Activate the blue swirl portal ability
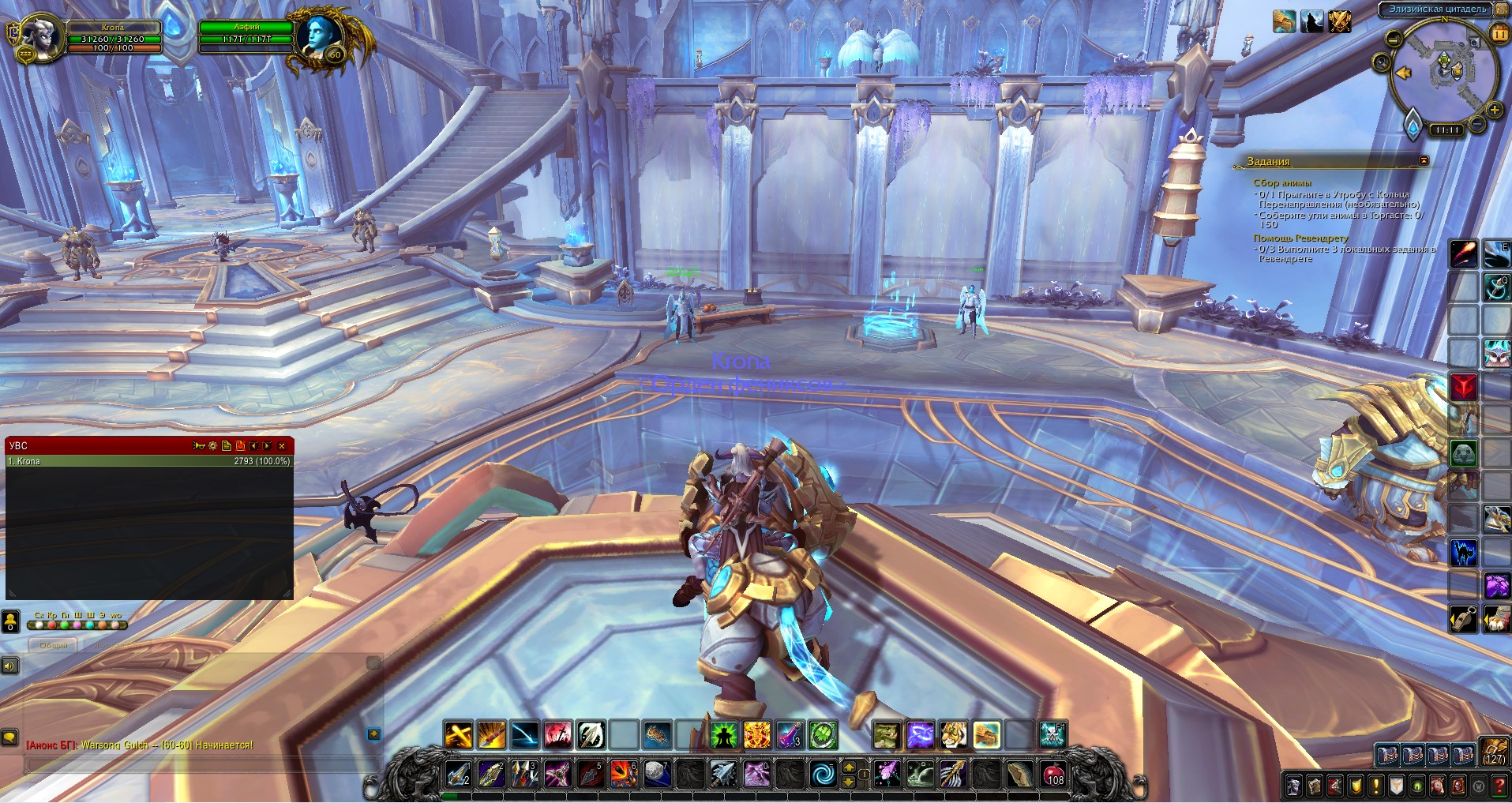Screen dimensions: 1512x803 (821, 774)
